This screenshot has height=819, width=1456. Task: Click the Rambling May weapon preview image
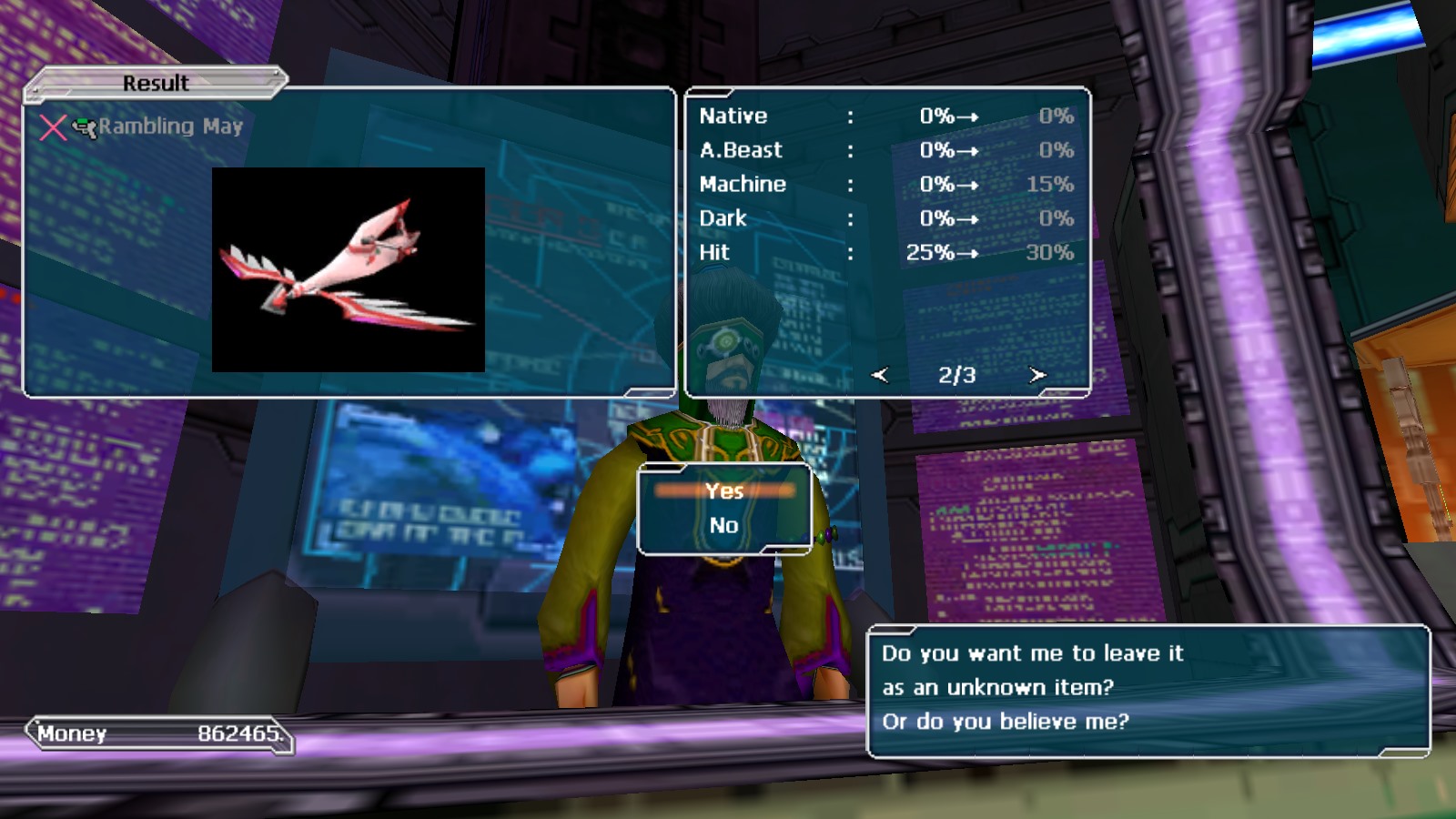(x=349, y=269)
